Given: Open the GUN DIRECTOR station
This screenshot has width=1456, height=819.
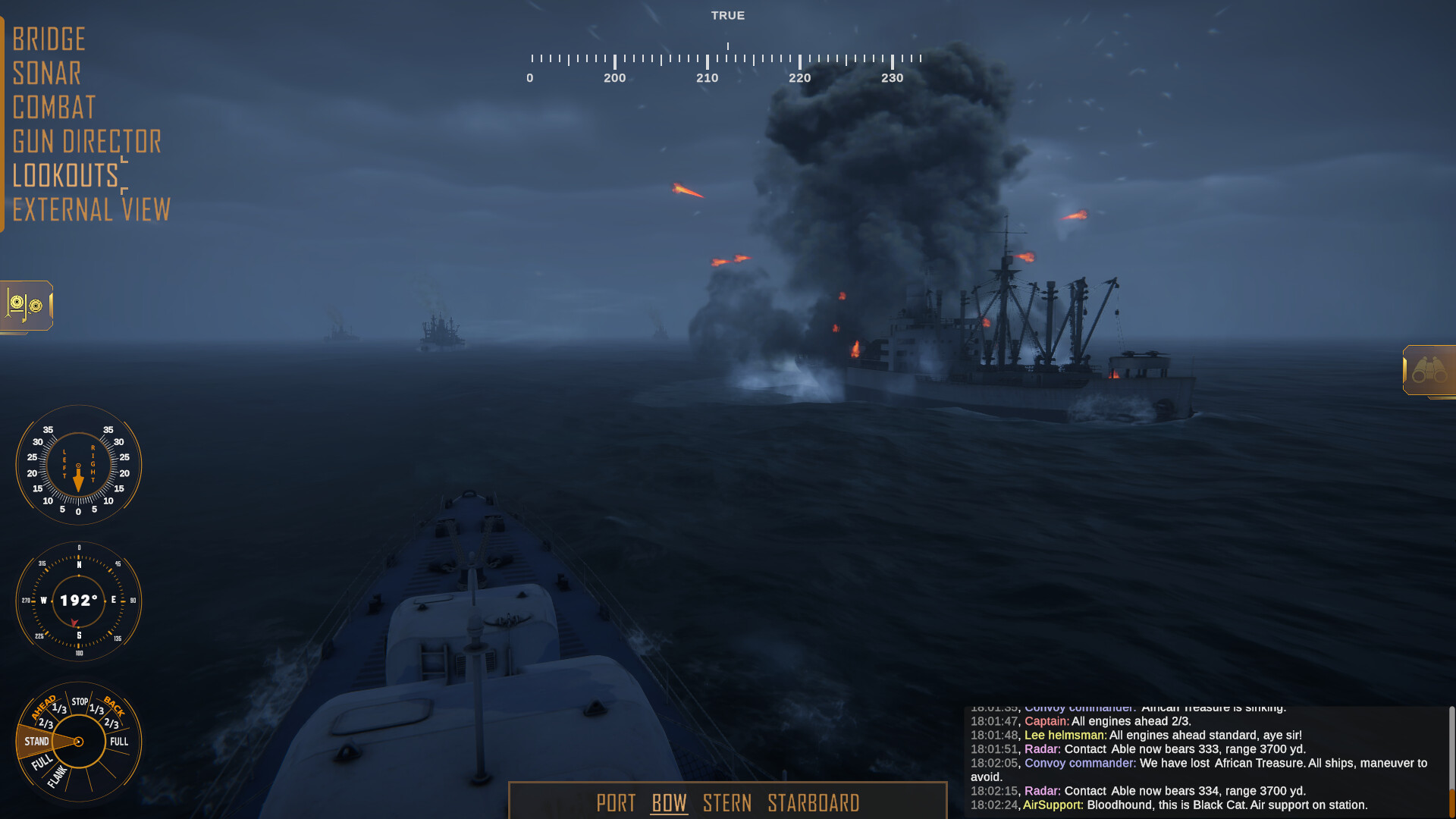Looking at the screenshot, I should [x=87, y=141].
